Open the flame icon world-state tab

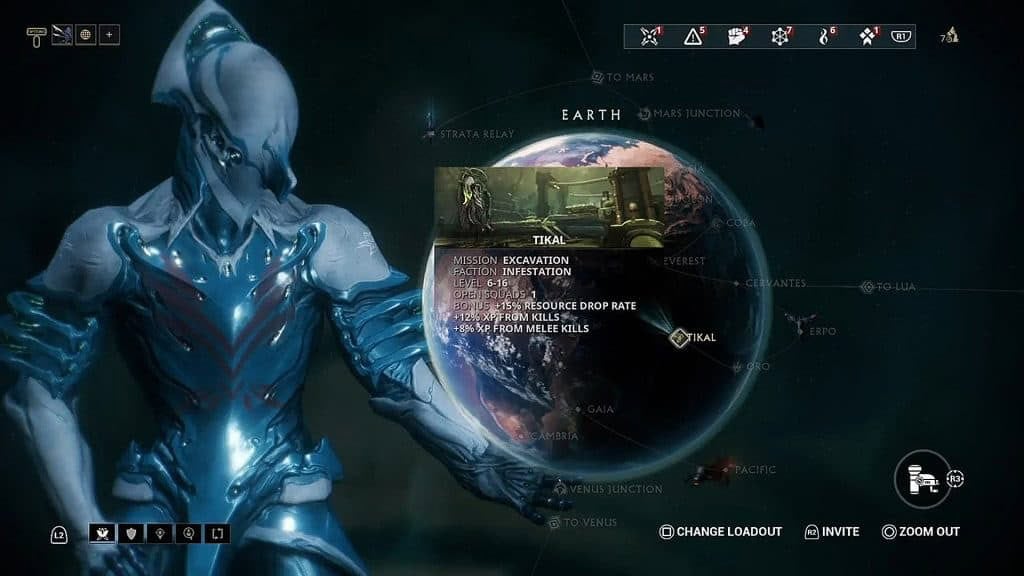tap(824, 37)
